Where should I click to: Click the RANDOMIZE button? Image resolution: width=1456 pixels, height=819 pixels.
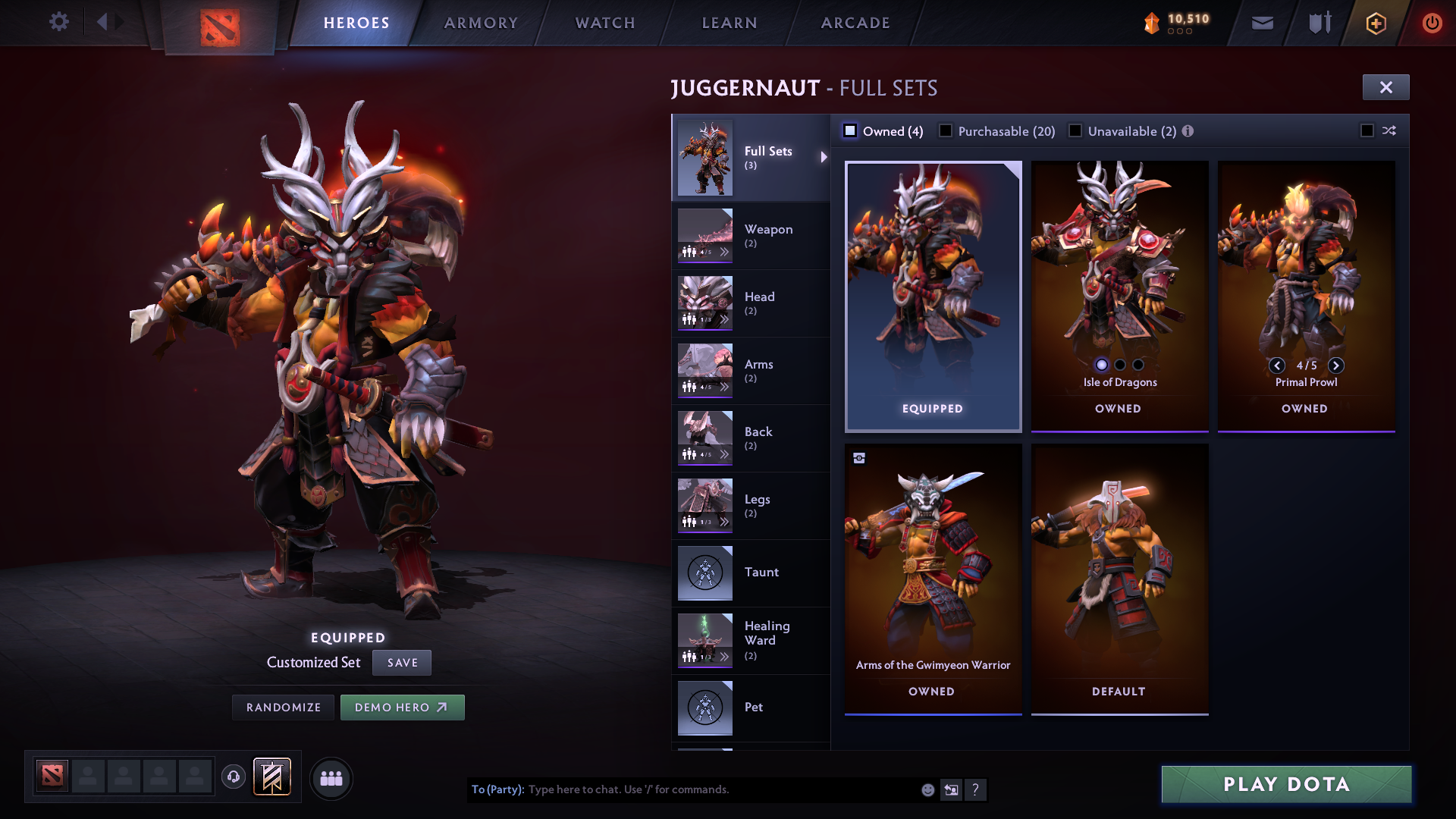pyautogui.click(x=283, y=707)
